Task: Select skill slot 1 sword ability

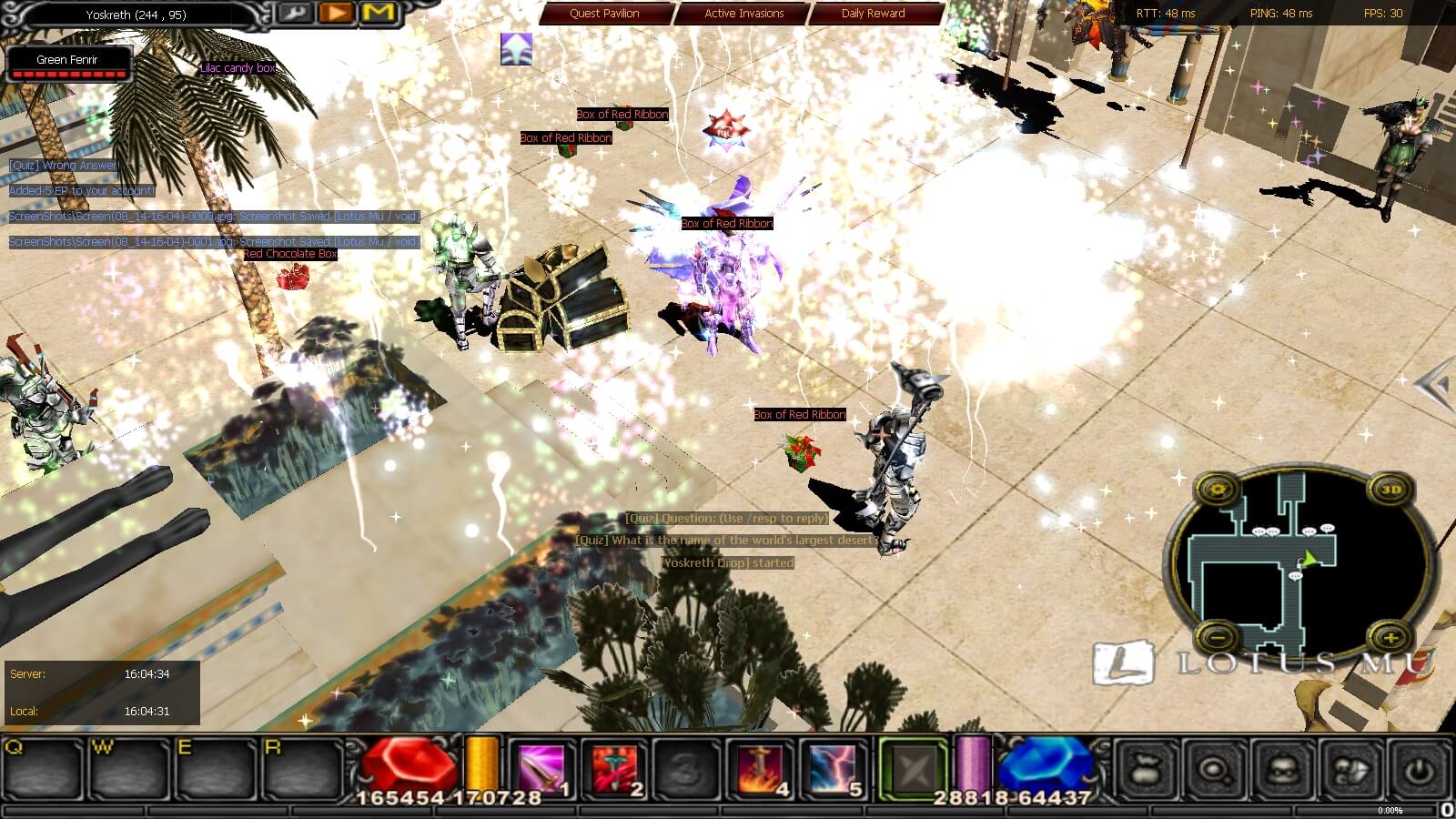Action: tap(544, 770)
